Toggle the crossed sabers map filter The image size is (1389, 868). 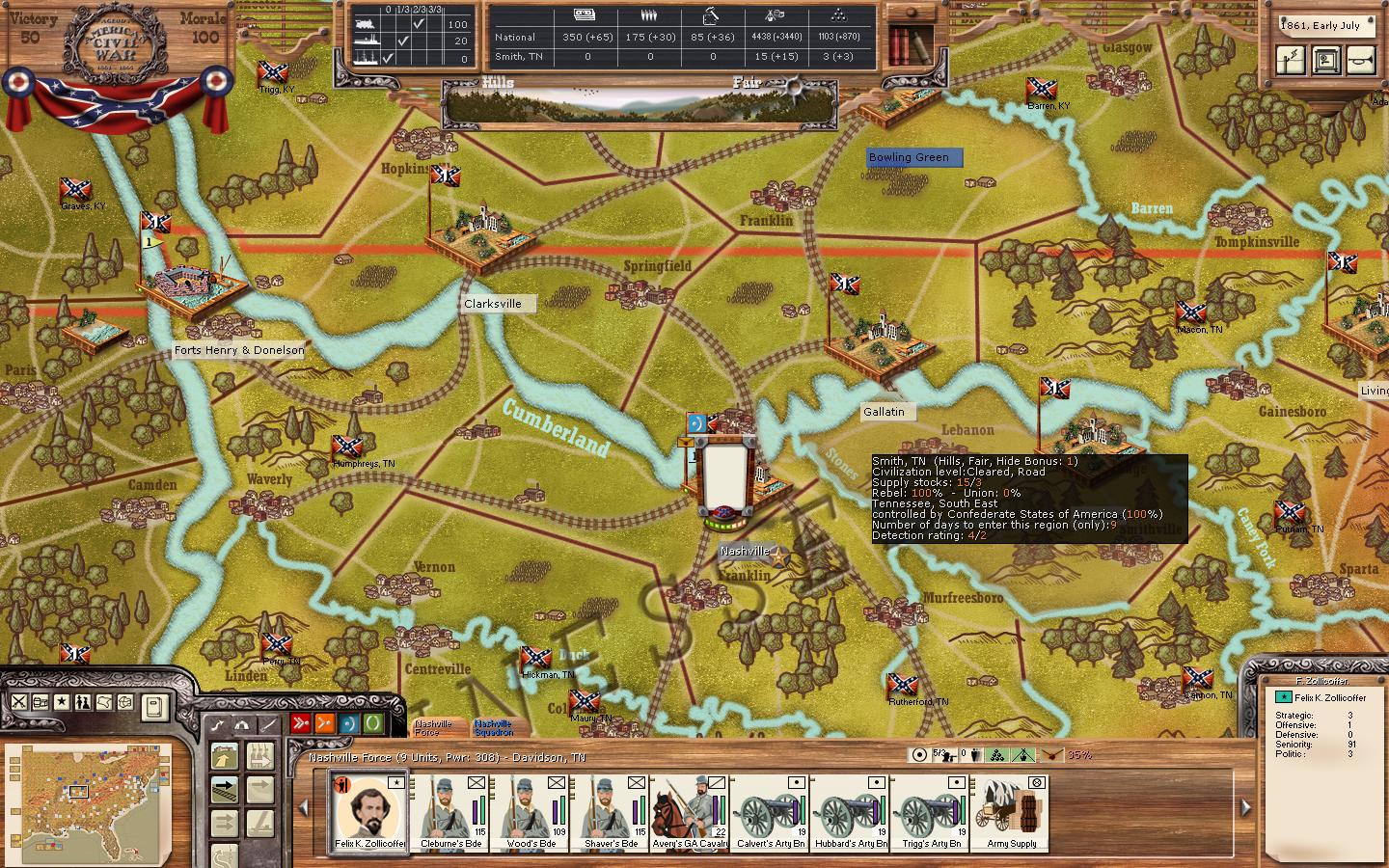pos(19,702)
